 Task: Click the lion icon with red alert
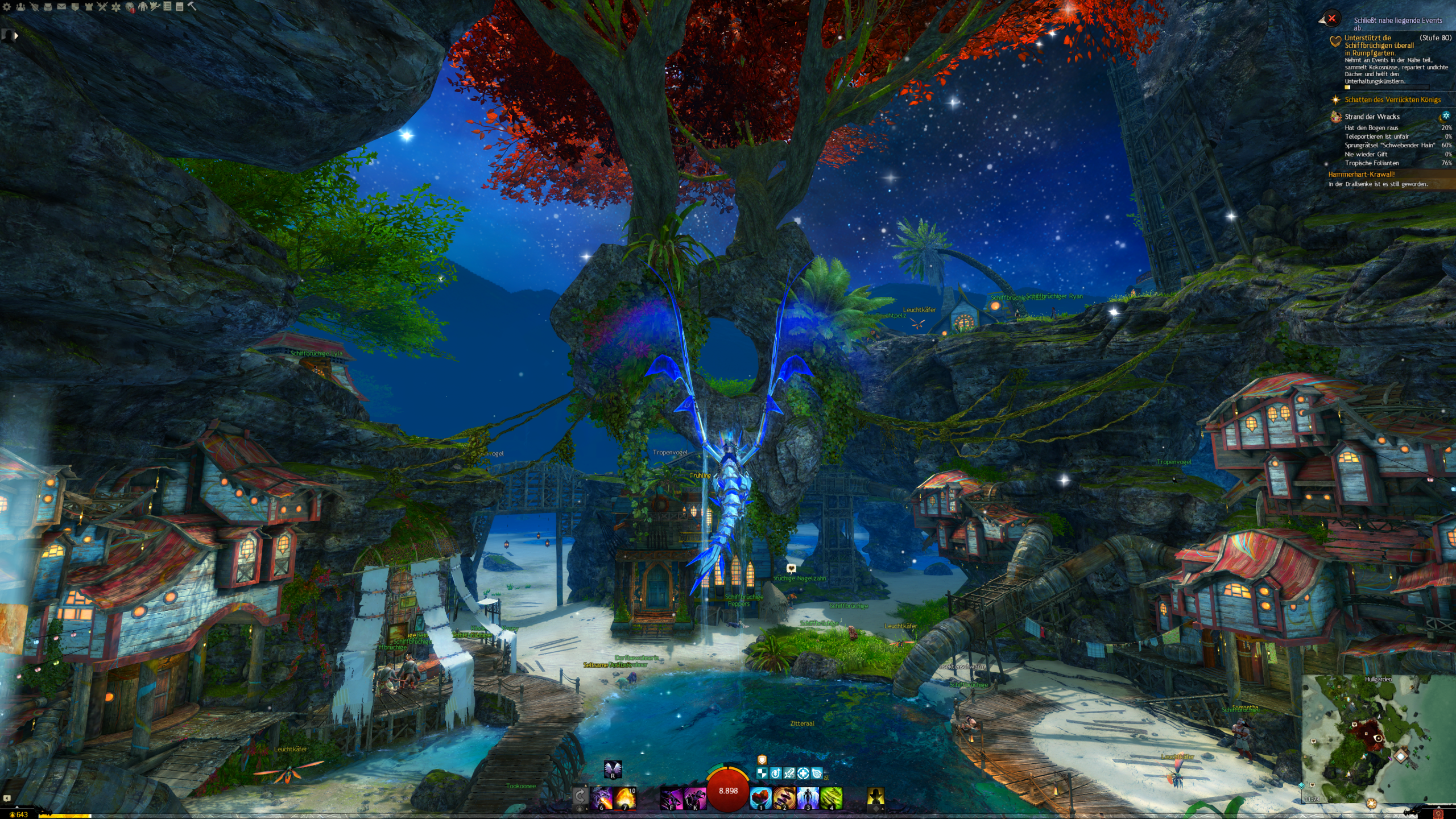click(130, 7)
